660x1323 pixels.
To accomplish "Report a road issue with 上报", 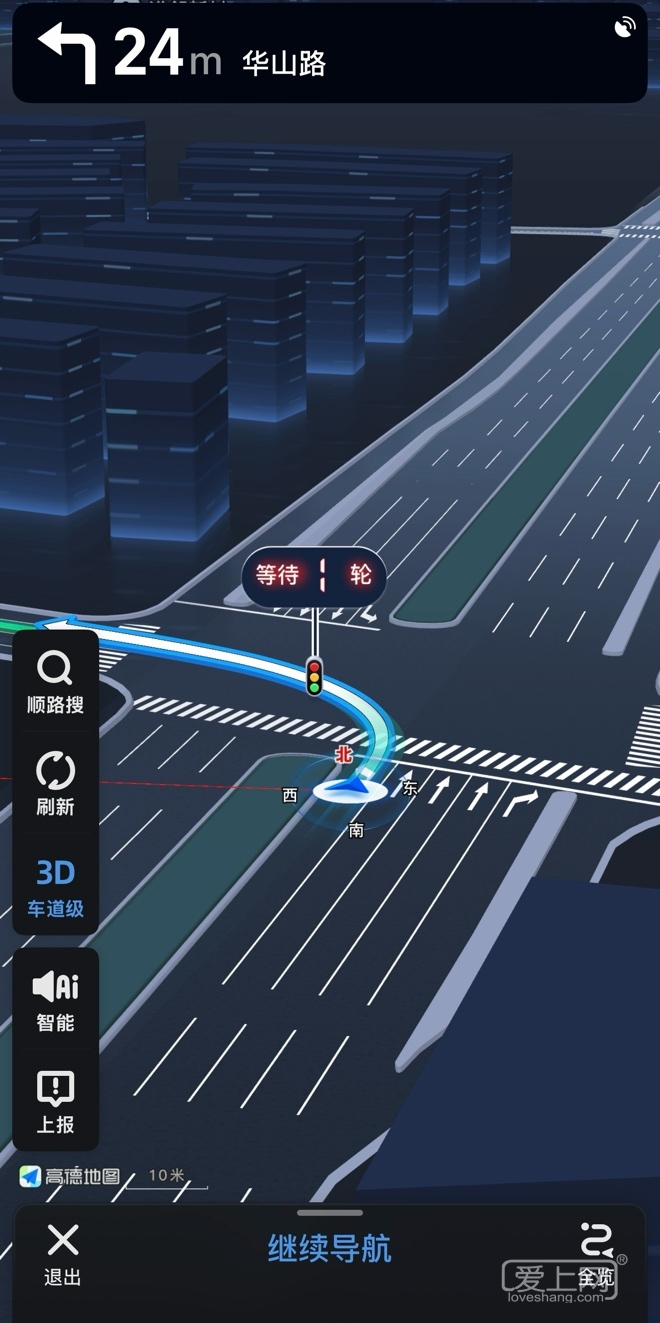I will pyautogui.click(x=55, y=1102).
